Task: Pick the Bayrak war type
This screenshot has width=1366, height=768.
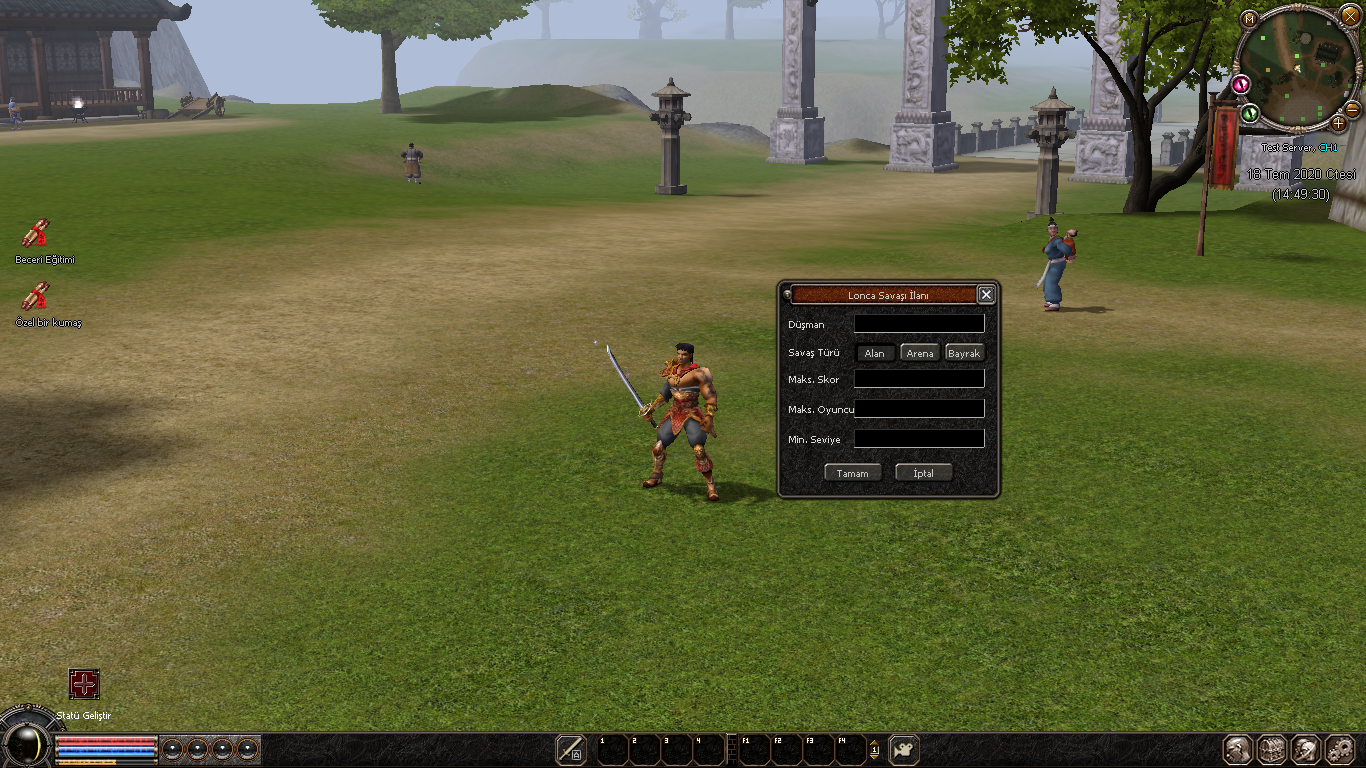Action: [x=964, y=353]
